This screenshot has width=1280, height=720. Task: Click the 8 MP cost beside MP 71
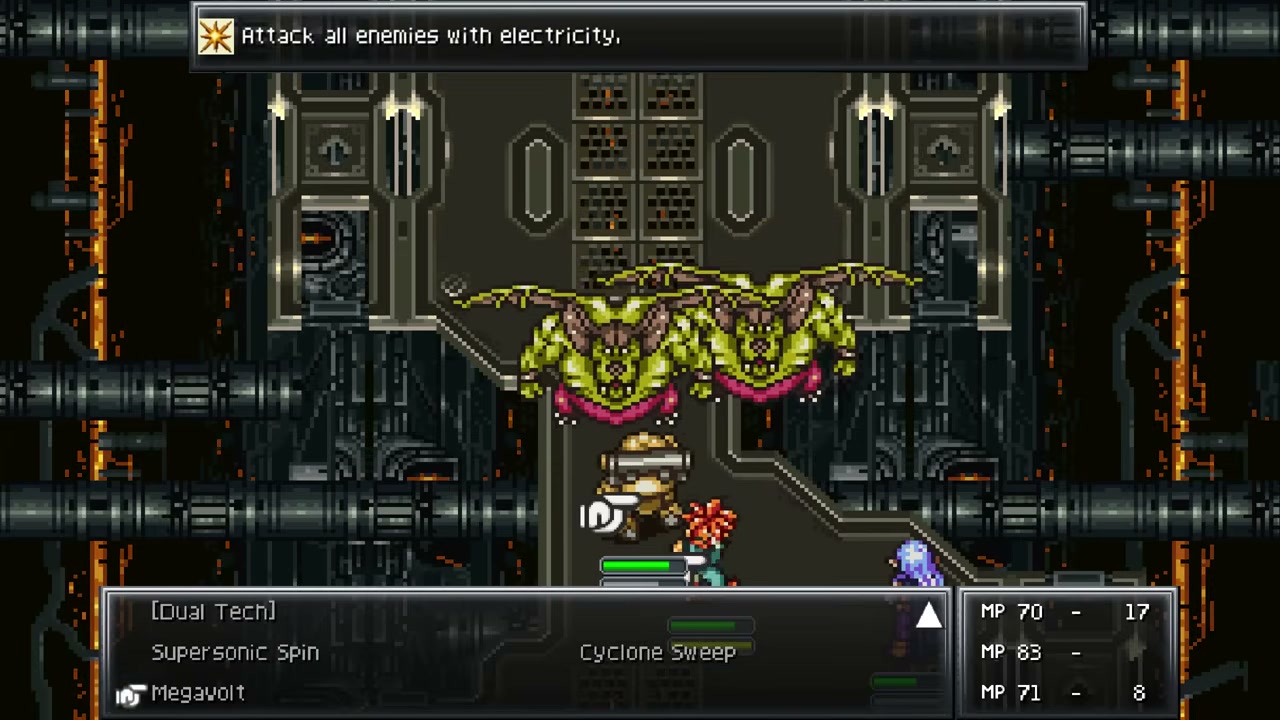click(1137, 692)
